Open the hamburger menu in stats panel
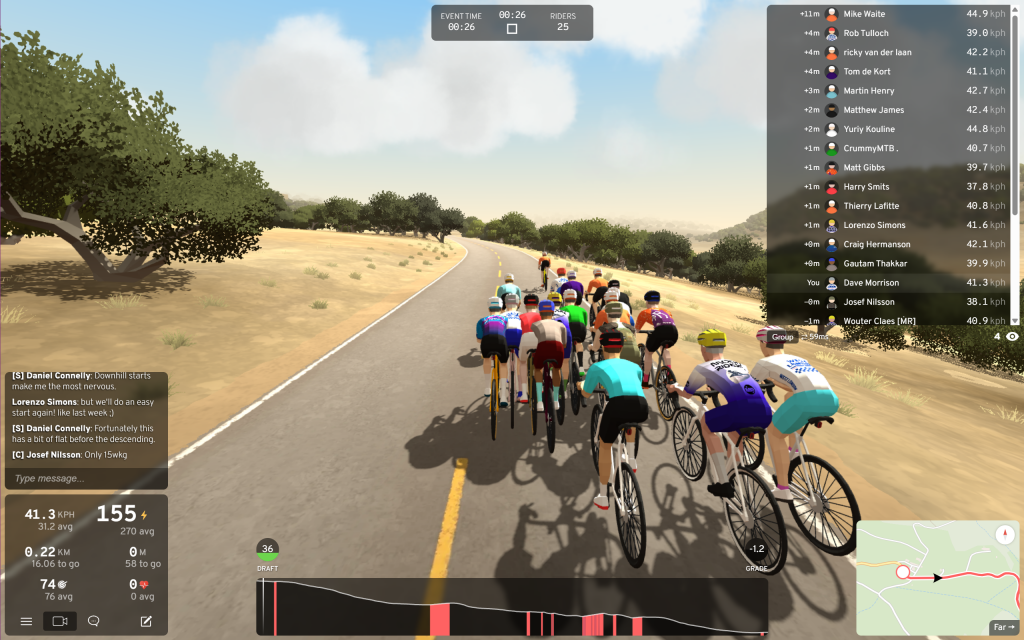The image size is (1024, 640). click(26, 621)
